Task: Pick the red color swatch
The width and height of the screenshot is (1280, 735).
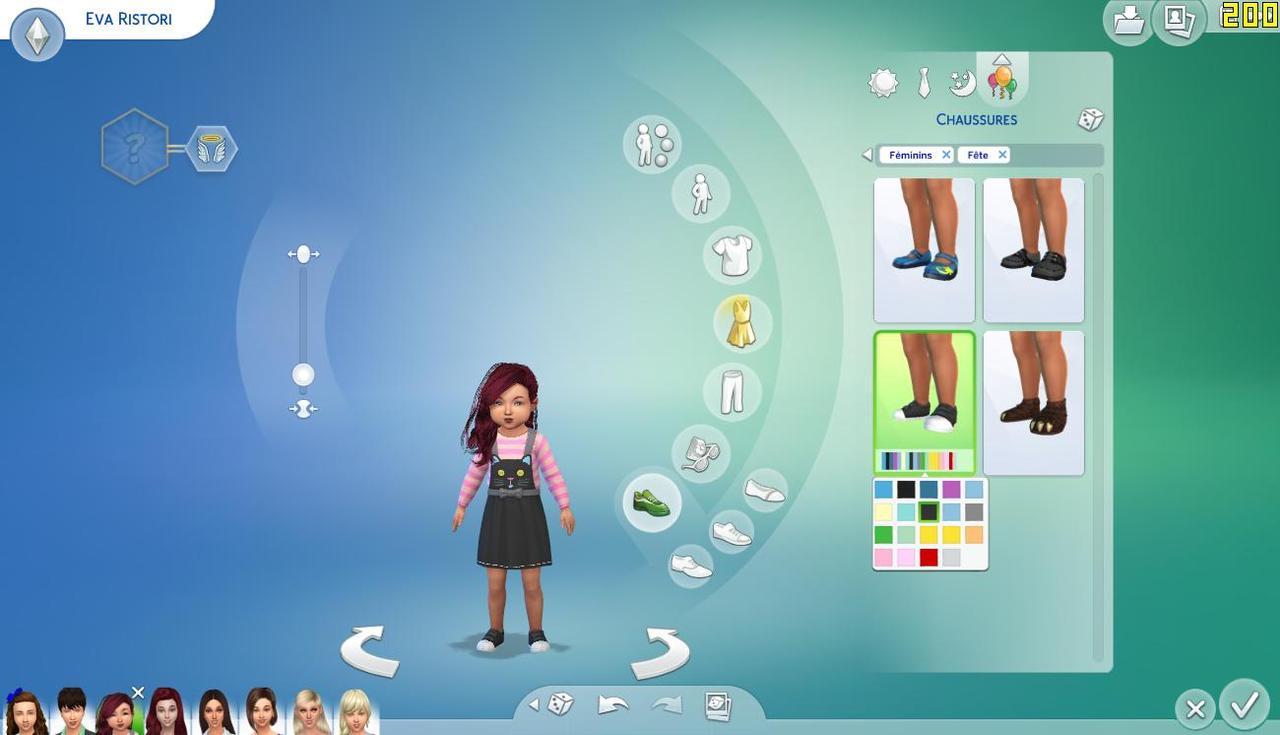Action: [929, 557]
